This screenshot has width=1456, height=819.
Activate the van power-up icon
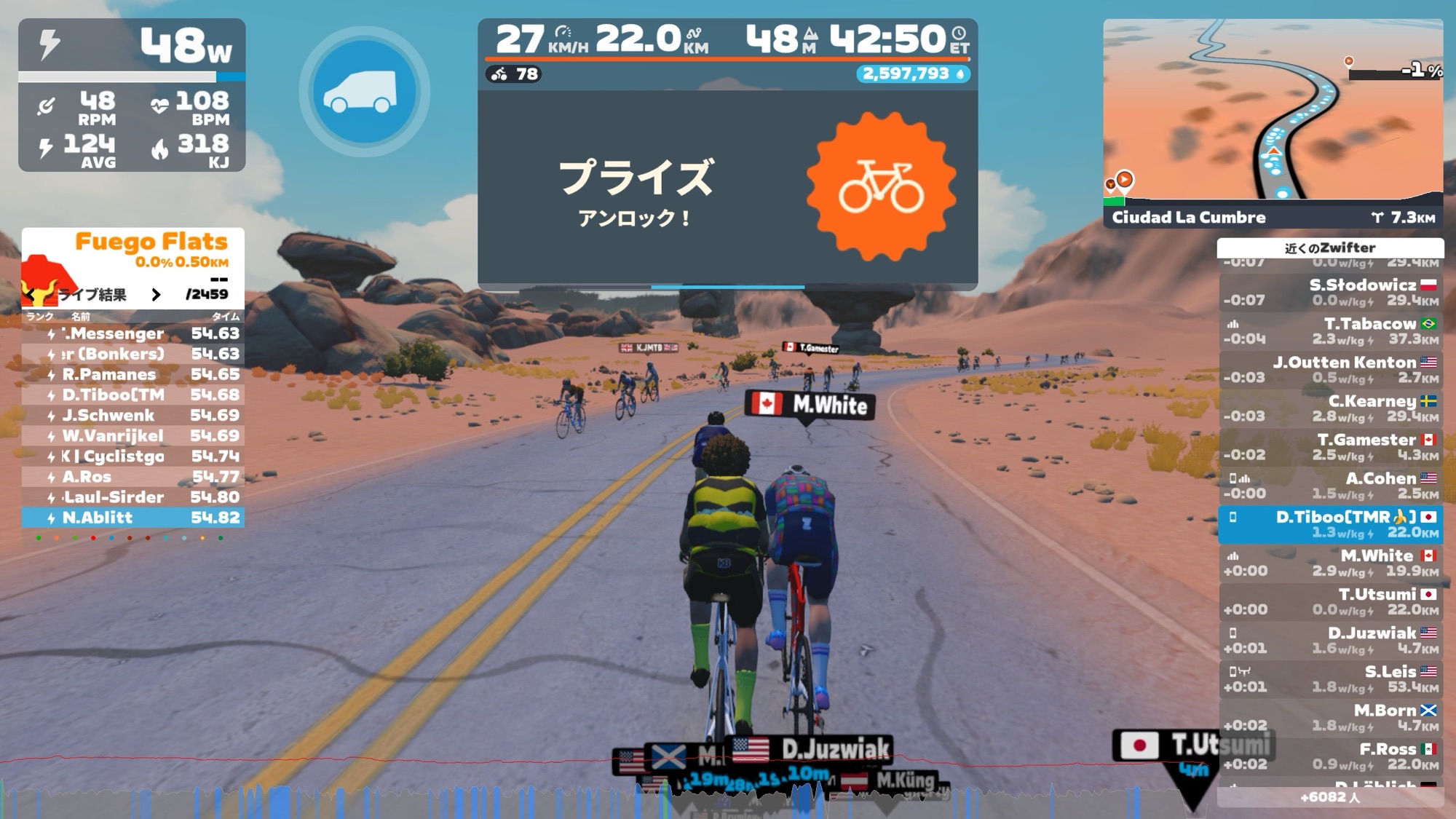[x=364, y=92]
